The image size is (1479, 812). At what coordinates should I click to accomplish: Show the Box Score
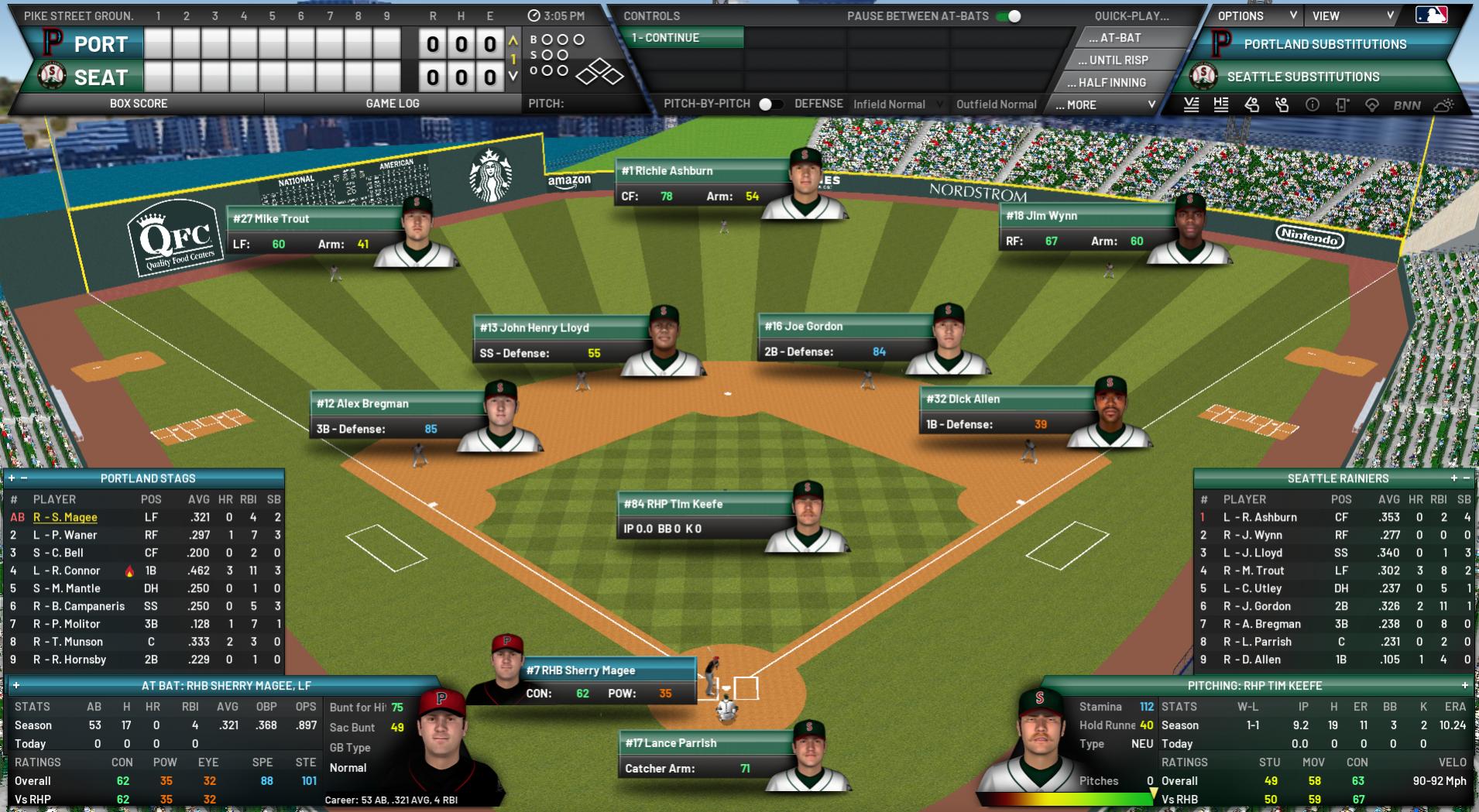click(x=139, y=104)
